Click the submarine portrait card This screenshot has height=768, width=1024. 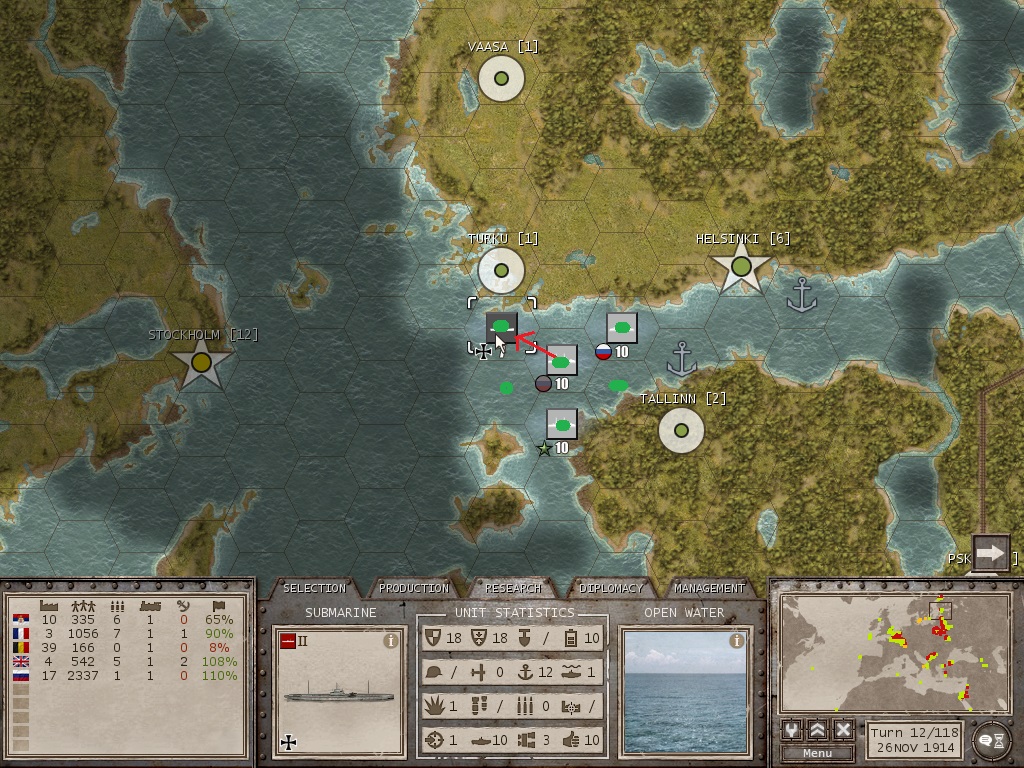click(x=340, y=692)
